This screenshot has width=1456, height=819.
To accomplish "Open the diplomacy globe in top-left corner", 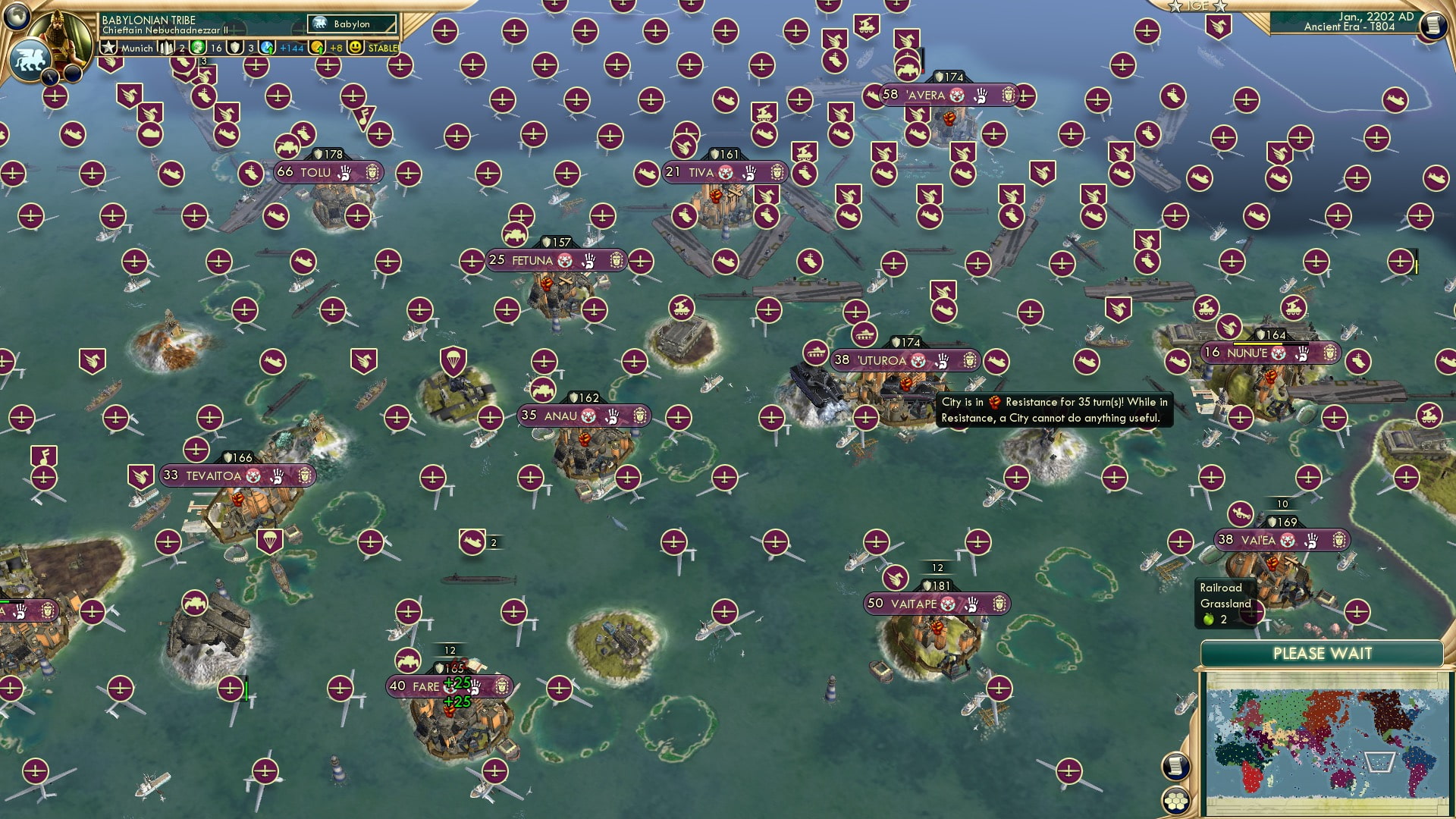I will pyautogui.click(x=15, y=17).
